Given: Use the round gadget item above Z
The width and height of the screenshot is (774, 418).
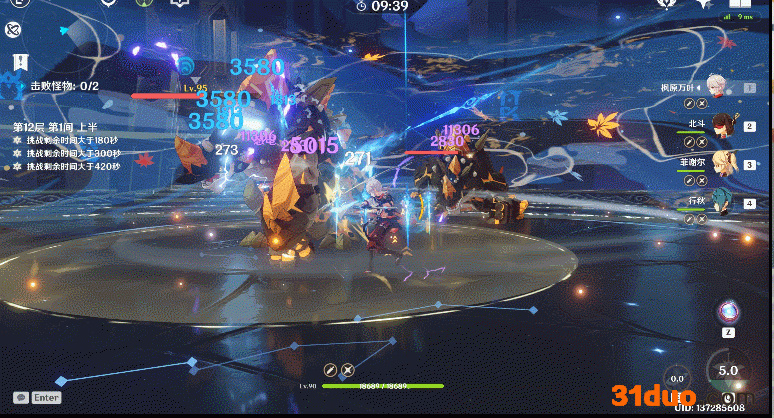Looking at the screenshot, I should tap(729, 311).
